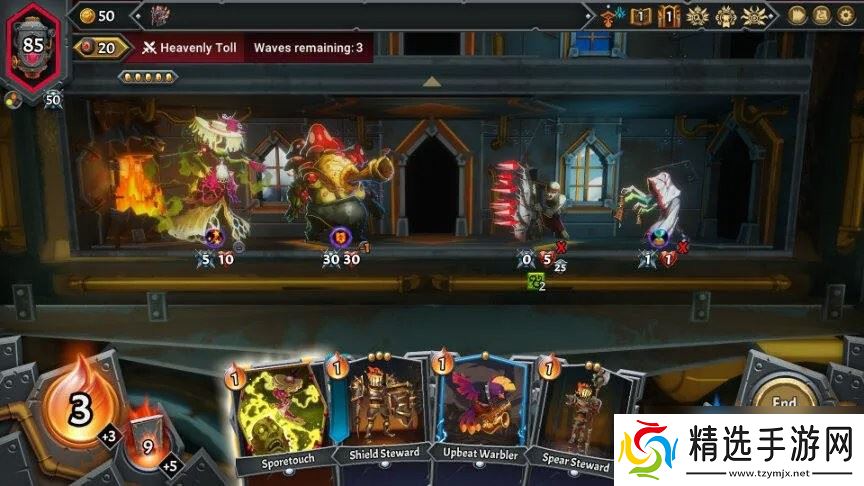Check the gold coin counter showing 50
Image resolution: width=864 pixels, height=486 pixels.
tap(97, 15)
